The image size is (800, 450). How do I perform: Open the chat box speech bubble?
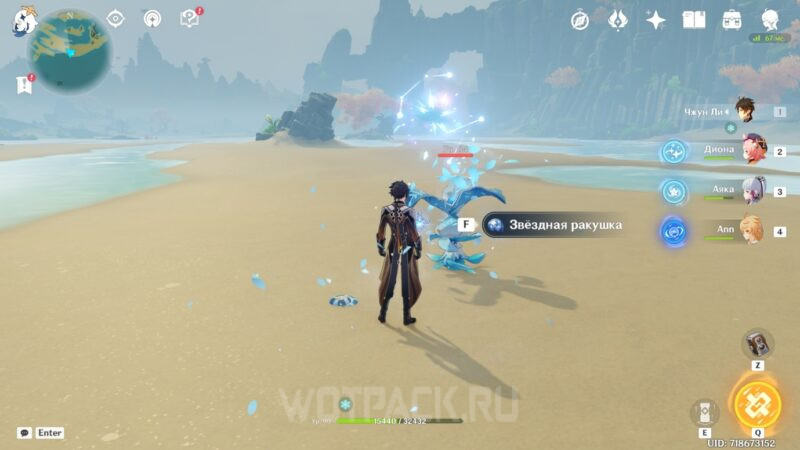coord(23,433)
